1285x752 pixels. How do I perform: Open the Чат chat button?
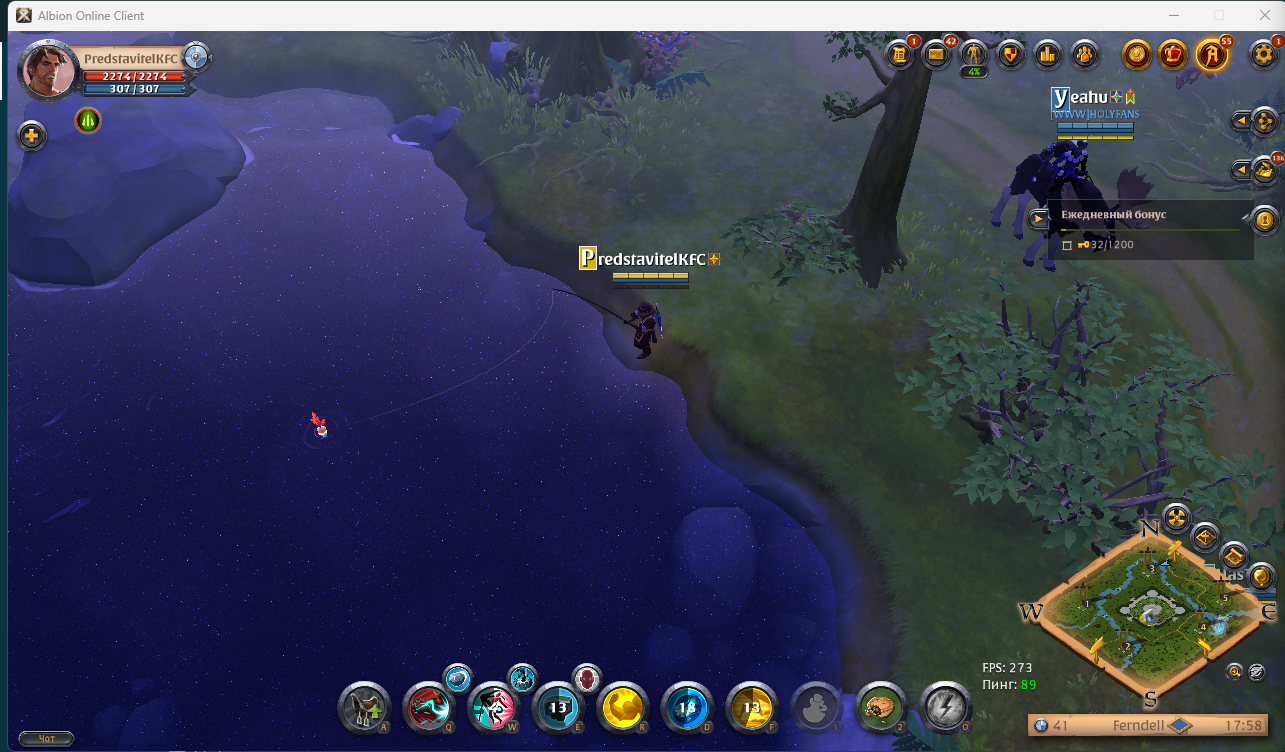click(46, 739)
